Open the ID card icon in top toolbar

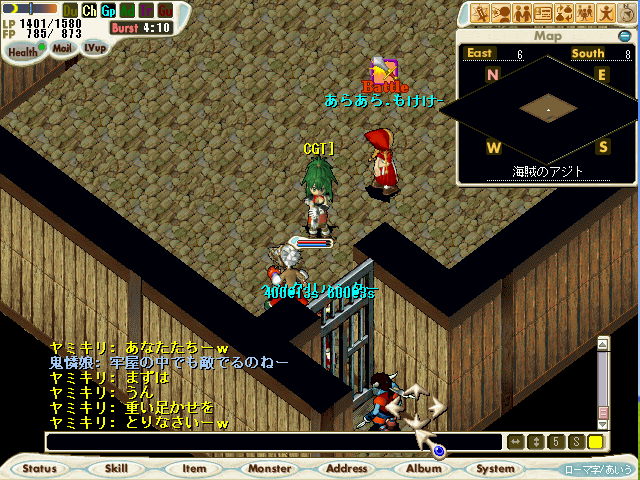click(x=543, y=13)
